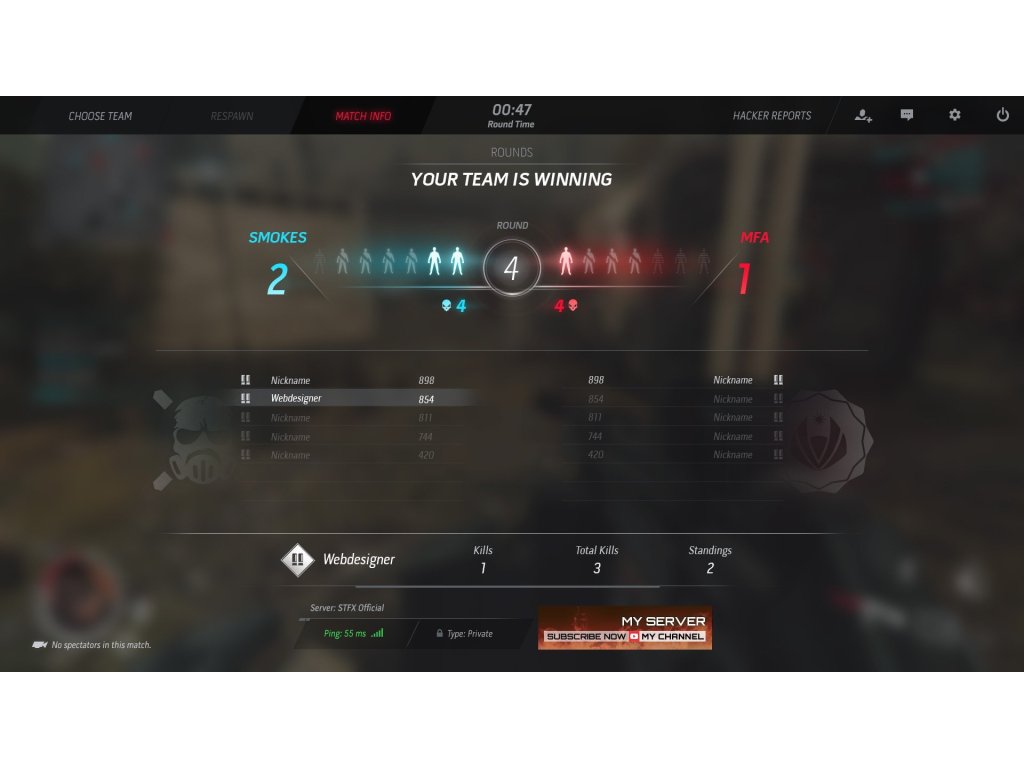The width and height of the screenshot is (1024, 768).
Task: Open Hacker Reports
Action: coord(772,116)
